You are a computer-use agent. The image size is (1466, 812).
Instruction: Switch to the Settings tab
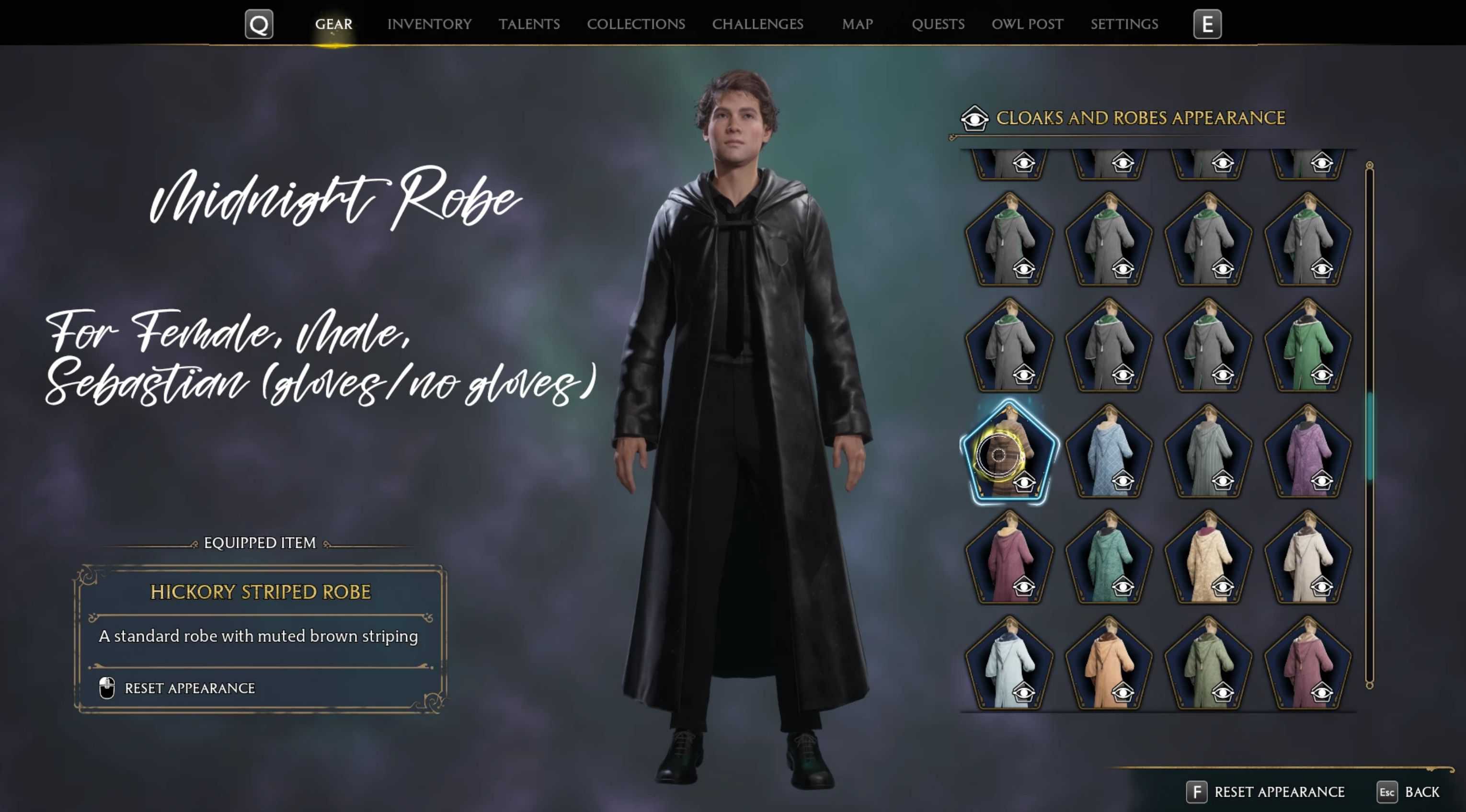(1124, 24)
